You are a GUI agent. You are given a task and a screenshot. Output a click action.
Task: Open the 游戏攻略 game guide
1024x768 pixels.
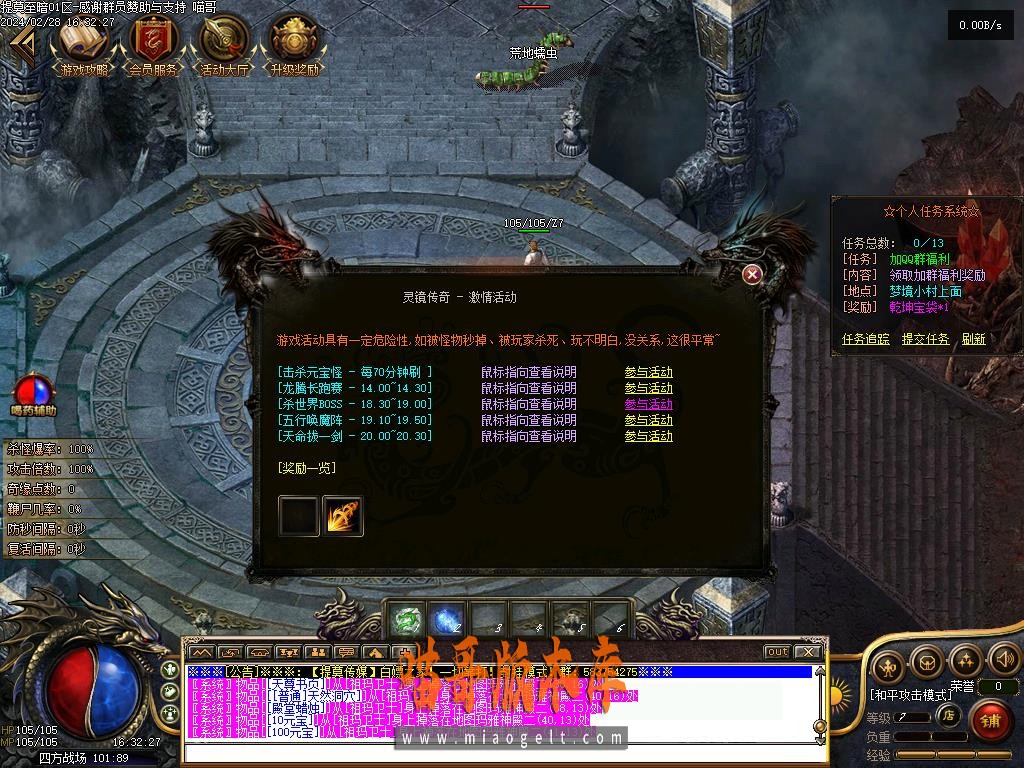[x=84, y=44]
